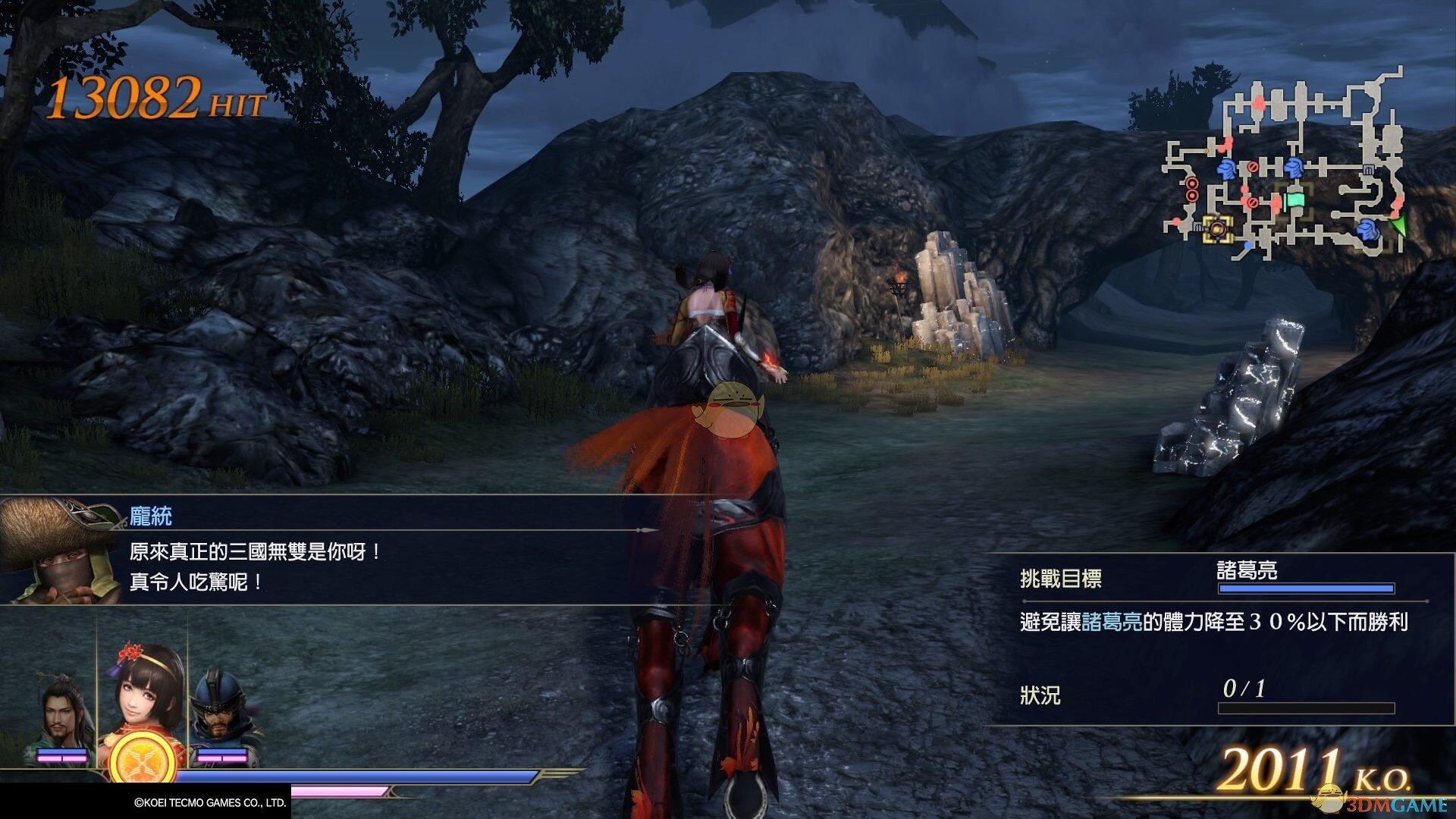Click the golden round emblem beside the gauge
The width and height of the screenshot is (1456, 819).
(x=142, y=758)
